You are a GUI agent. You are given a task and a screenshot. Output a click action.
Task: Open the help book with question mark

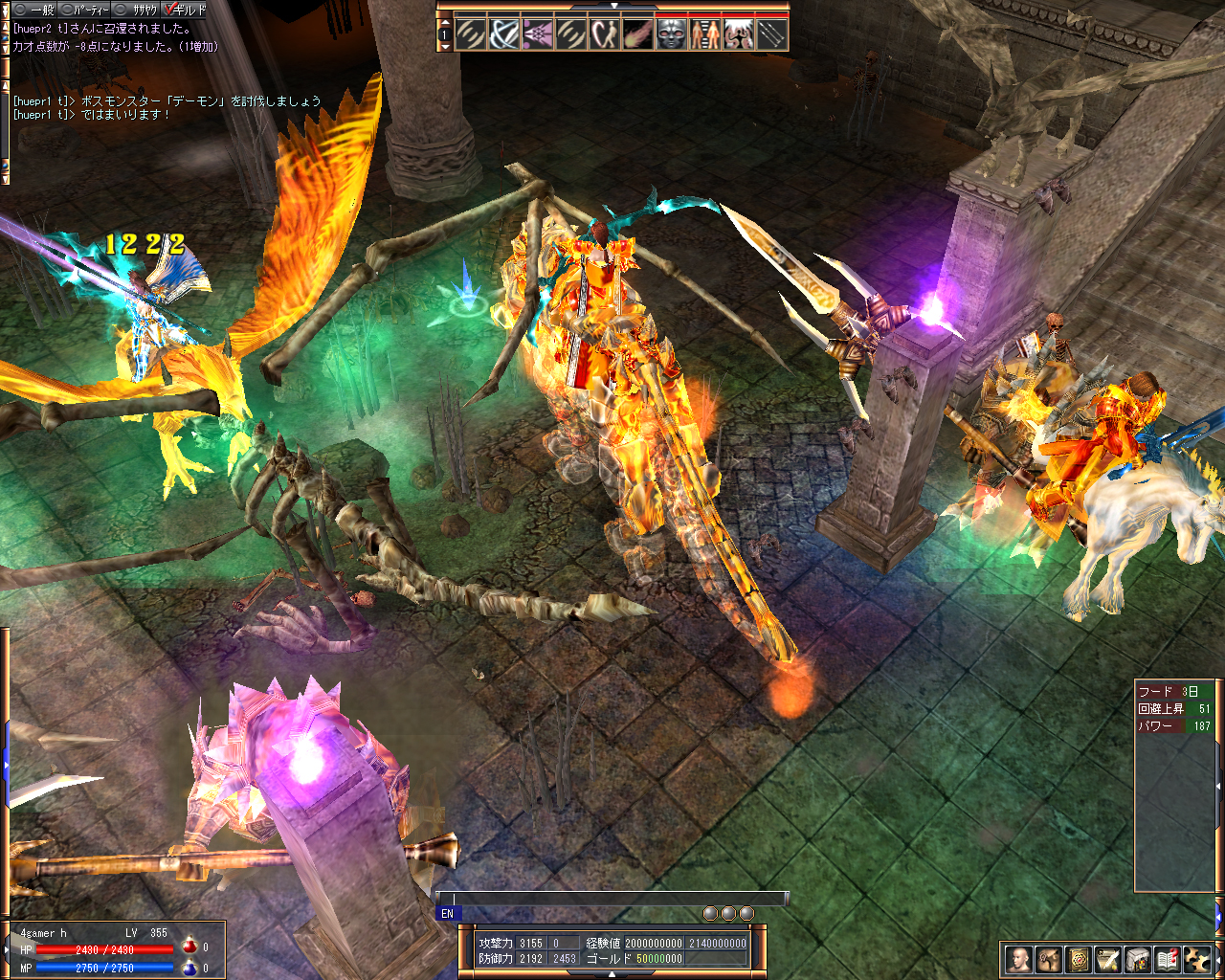pos(1167,959)
